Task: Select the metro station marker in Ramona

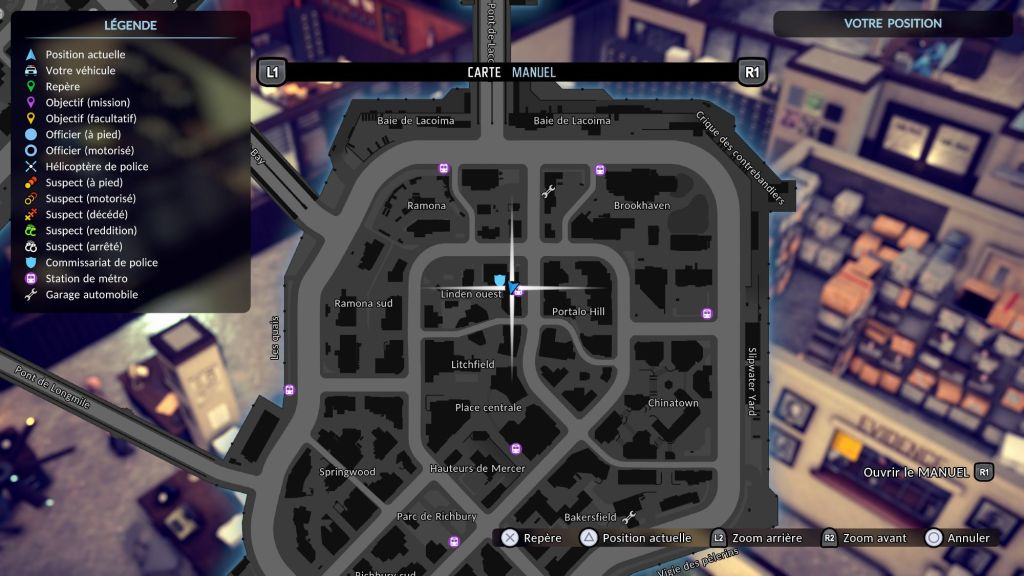Action: [443, 169]
